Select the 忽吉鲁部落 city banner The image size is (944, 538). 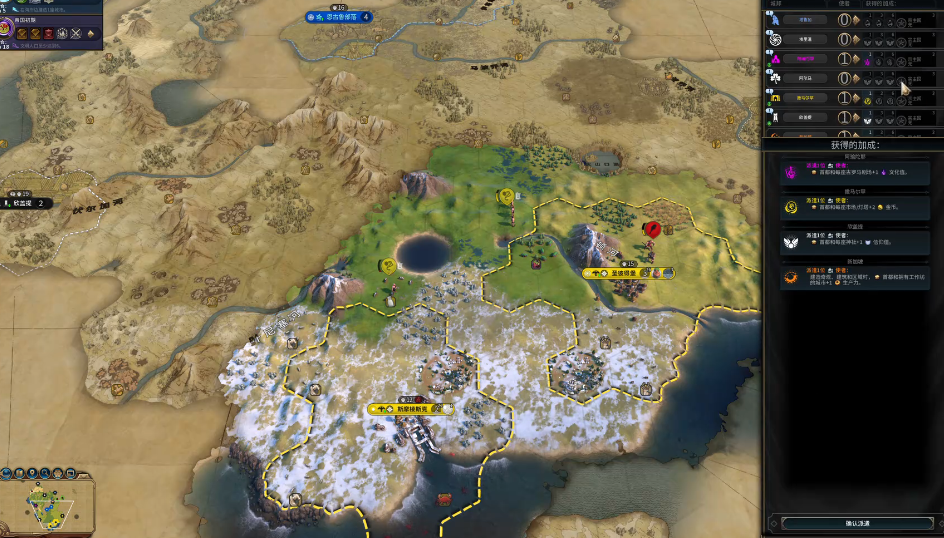coord(339,17)
